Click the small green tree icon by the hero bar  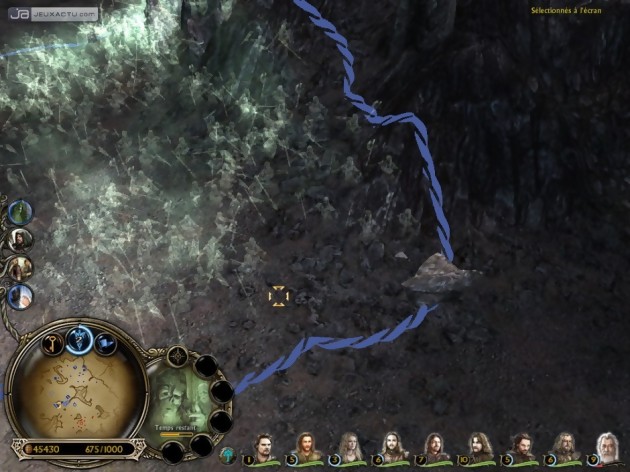tap(227, 455)
